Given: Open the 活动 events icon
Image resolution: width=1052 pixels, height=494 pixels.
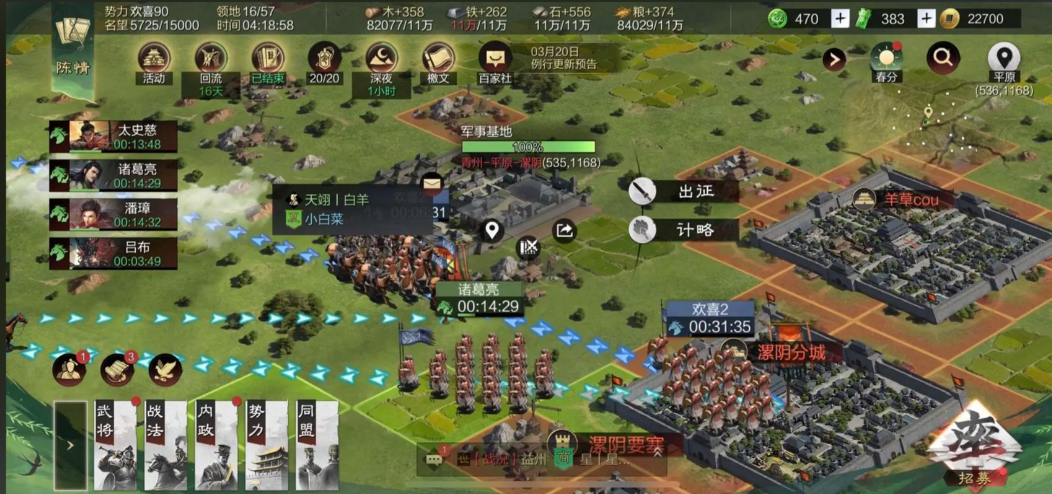Looking at the screenshot, I should 153,59.
